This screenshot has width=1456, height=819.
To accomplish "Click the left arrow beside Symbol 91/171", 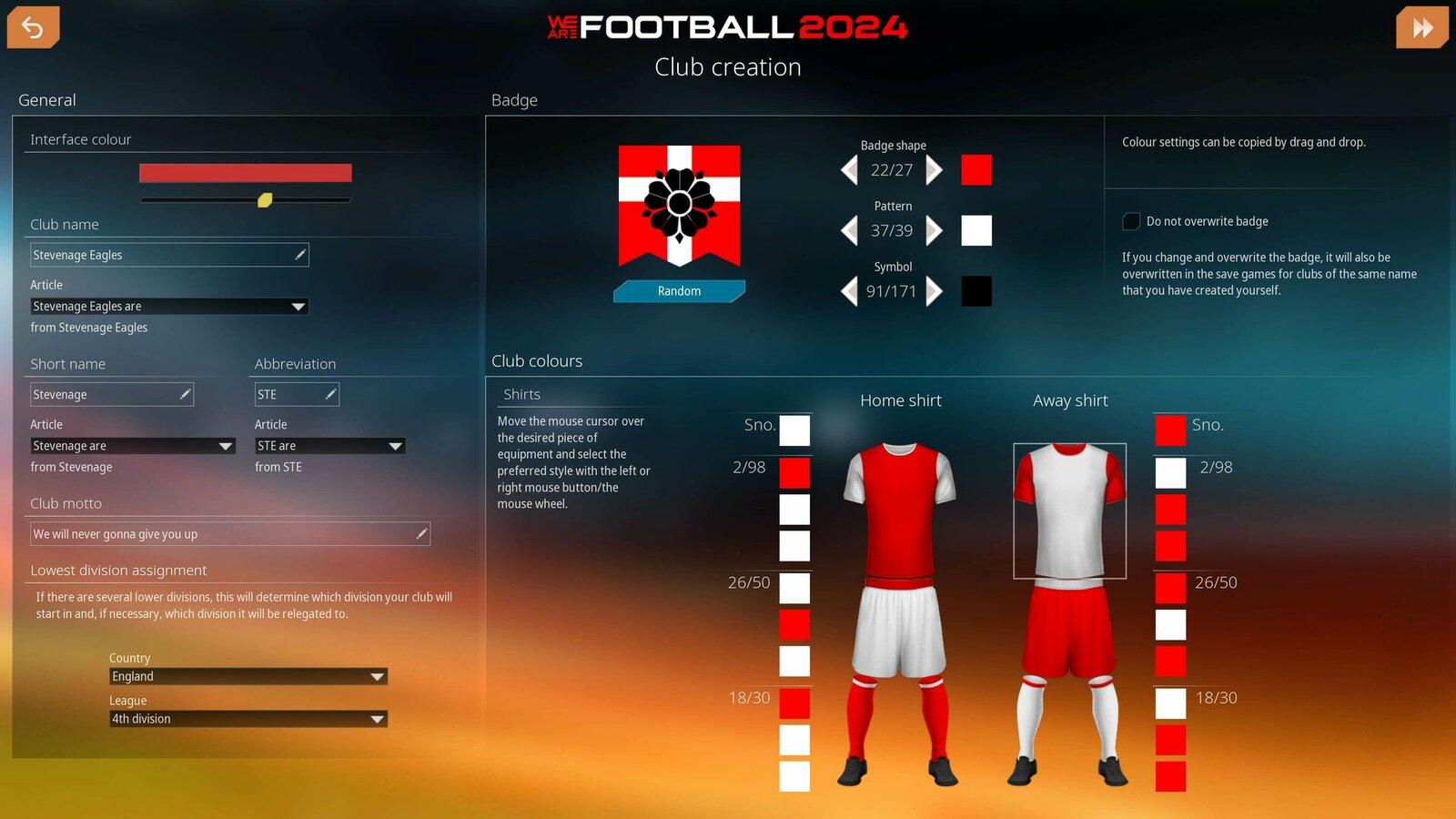I will click(x=850, y=291).
